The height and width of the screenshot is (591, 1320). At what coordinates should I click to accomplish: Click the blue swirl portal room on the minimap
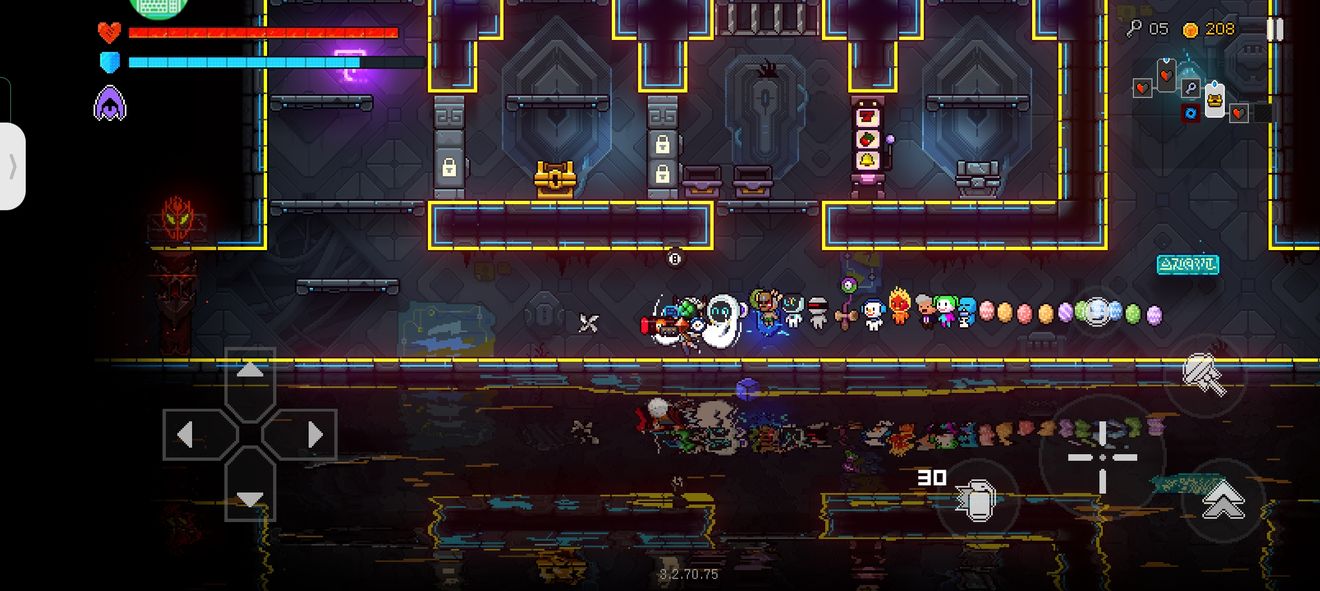(1190, 113)
